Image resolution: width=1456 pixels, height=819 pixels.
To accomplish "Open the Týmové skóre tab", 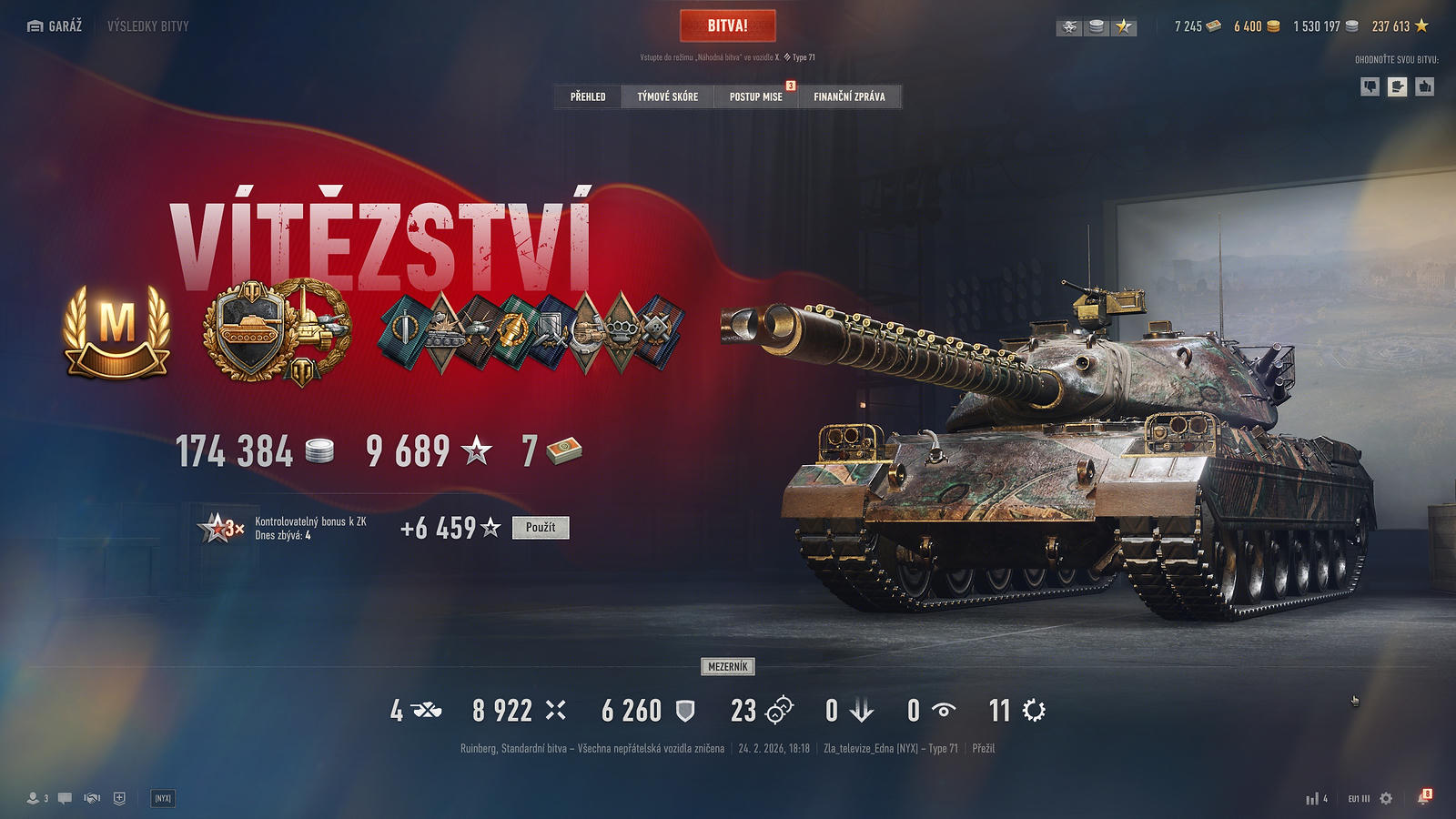I will click(x=667, y=96).
